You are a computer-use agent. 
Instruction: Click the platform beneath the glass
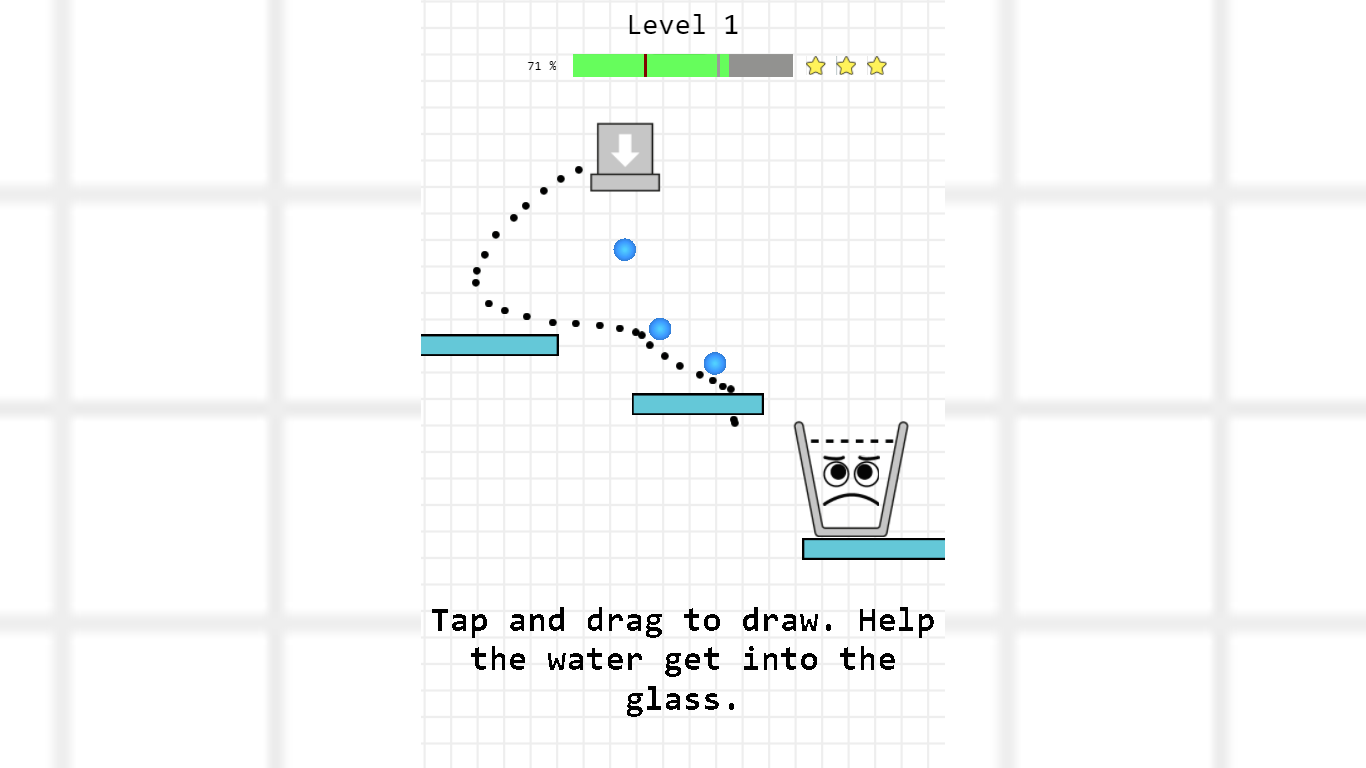tap(873, 548)
